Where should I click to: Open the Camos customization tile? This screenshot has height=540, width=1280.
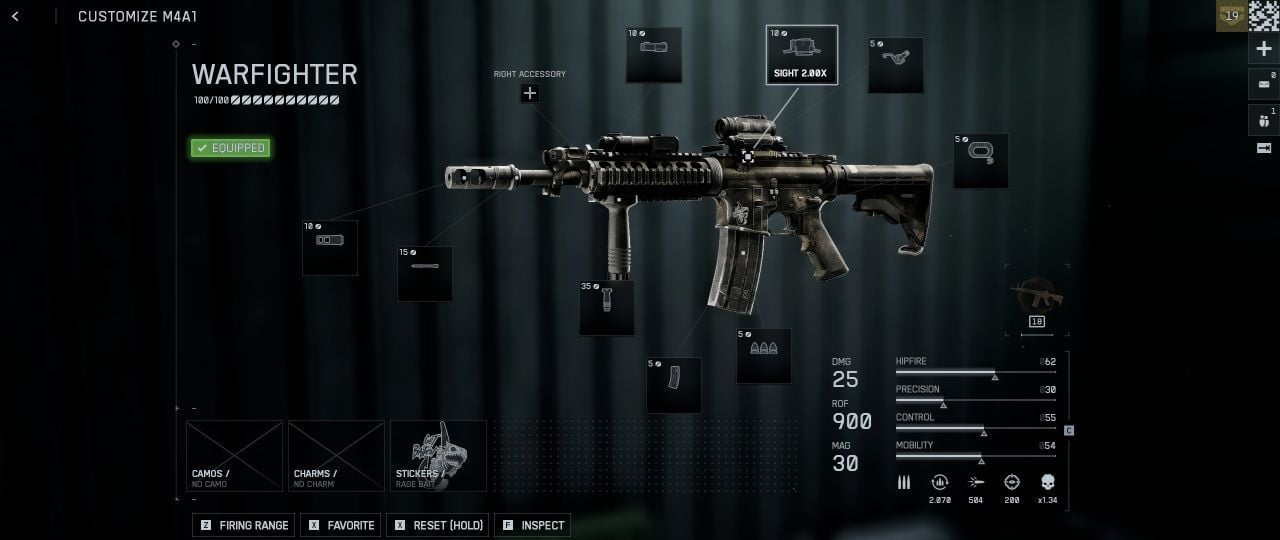(x=235, y=456)
